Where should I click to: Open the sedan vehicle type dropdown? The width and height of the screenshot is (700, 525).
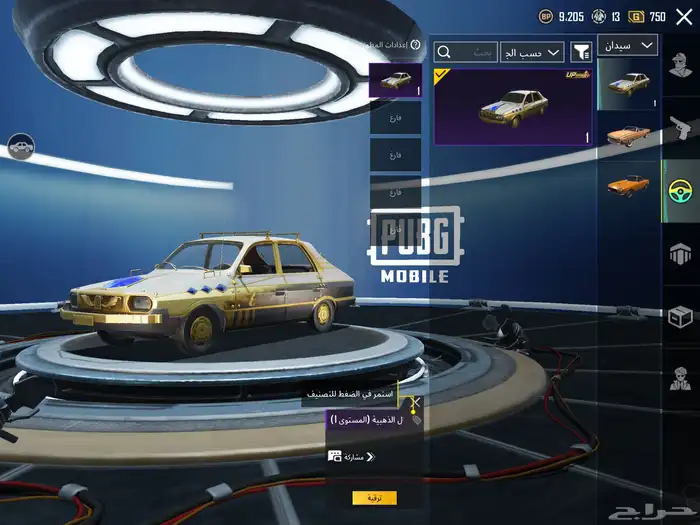[628, 45]
